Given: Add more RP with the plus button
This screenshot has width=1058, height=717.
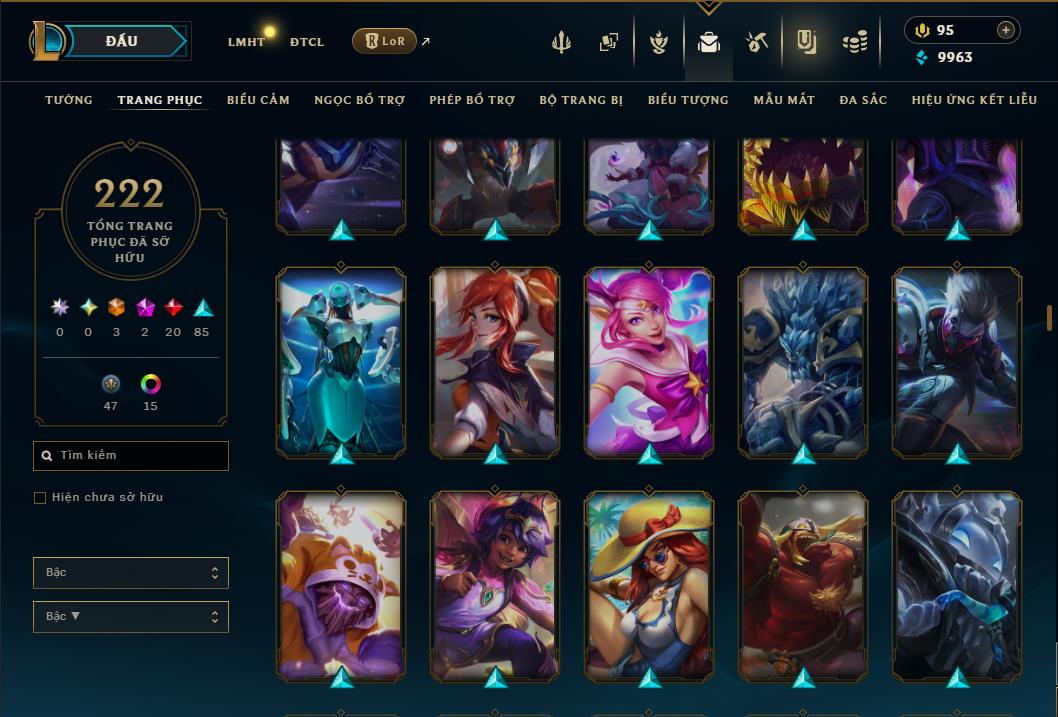Looking at the screenshot, I should pyautogui.click(x=1005, y=30).
